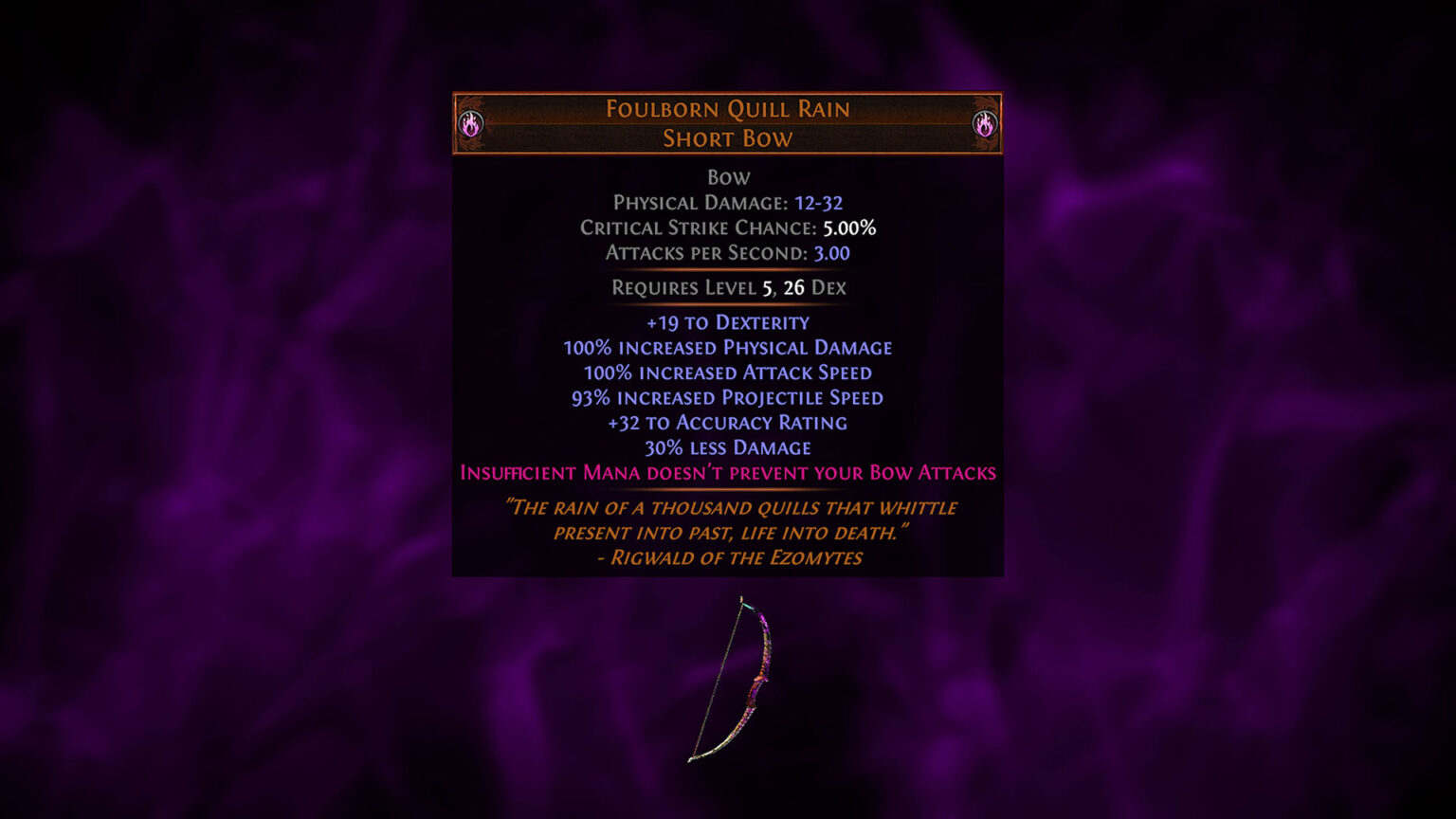The height and width of the screenshot is (819, 1456).
Task: Click the Attacks per Second 3.00 line
Action: (x=728, y=253)
